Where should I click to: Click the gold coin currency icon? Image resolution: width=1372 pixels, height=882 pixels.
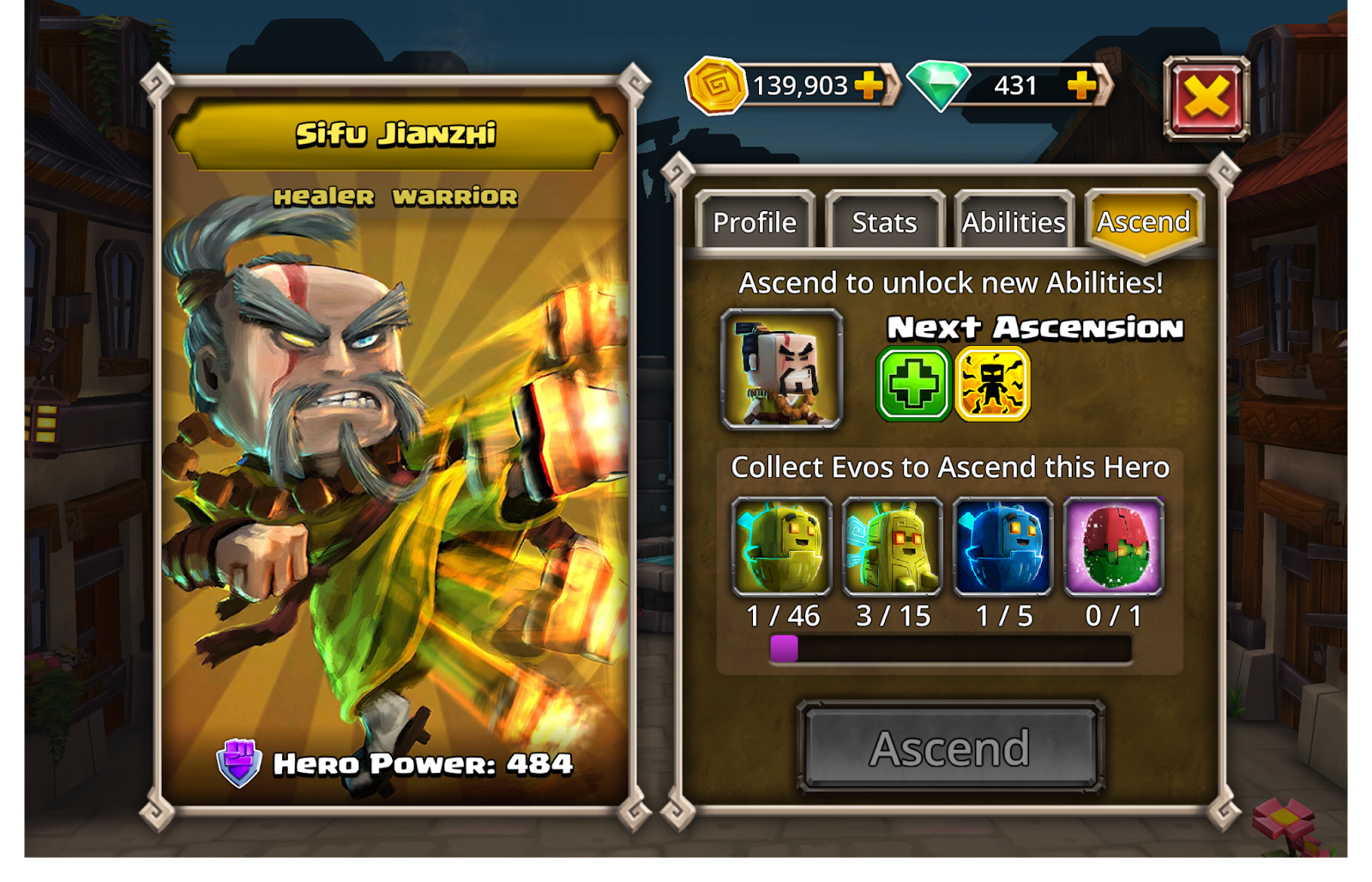[x=715, y=85]
